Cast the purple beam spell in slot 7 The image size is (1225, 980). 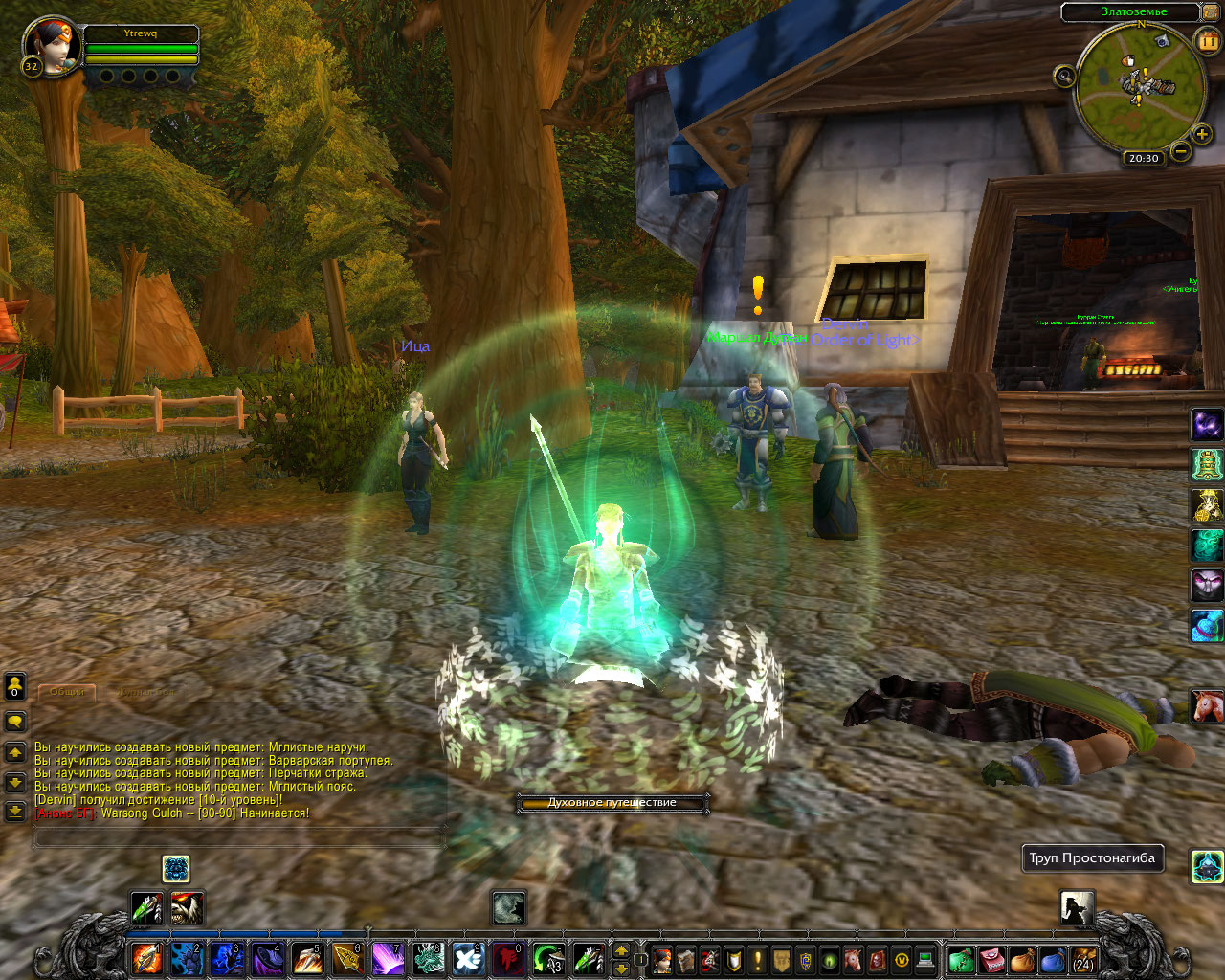click(x=388, y=958)
